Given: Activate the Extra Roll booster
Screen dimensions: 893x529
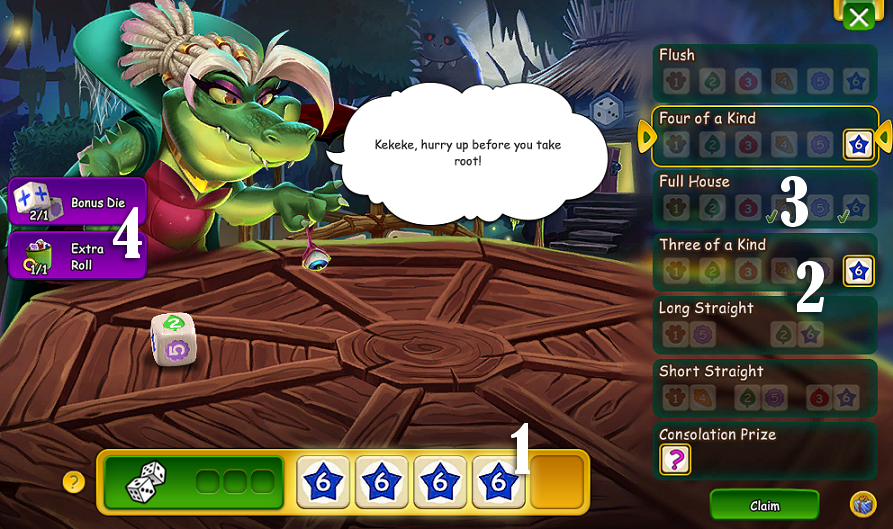Looking at the screenshot, I should tap(77, 256).
